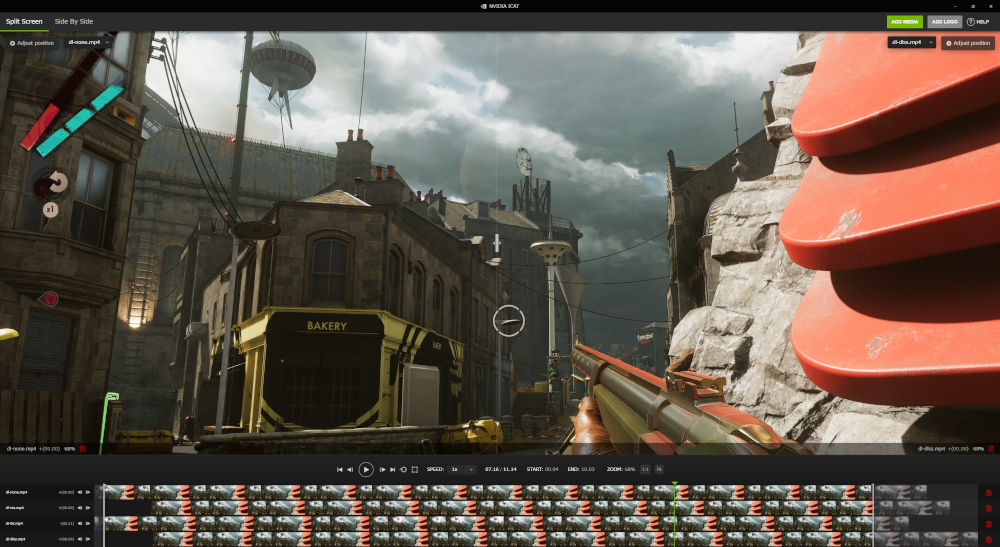Screen dimensions: 1000x547
Task: Set zoom to 1:1
Action: (x=645, y=469)
